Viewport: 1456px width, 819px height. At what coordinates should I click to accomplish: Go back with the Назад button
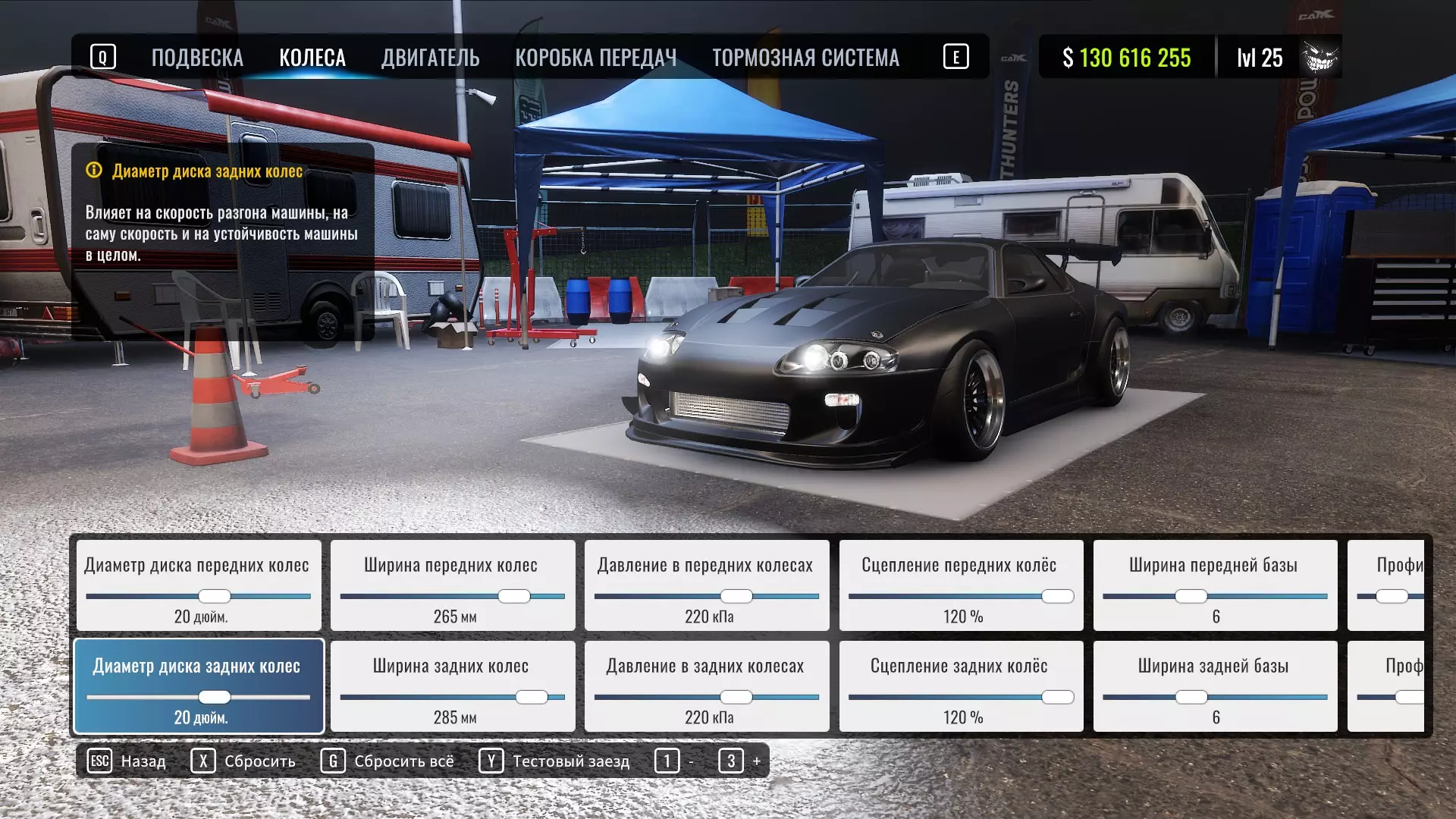pyautogui.click(x=127, y=761)
